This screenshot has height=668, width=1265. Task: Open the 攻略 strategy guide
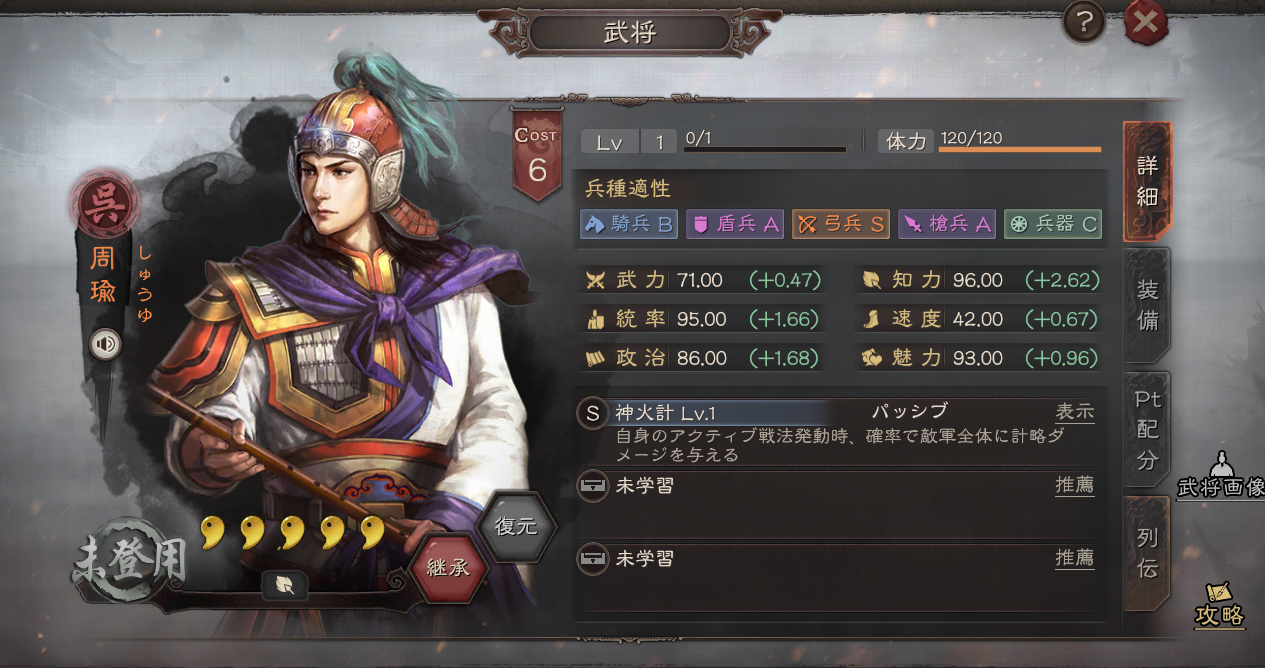1220,605
